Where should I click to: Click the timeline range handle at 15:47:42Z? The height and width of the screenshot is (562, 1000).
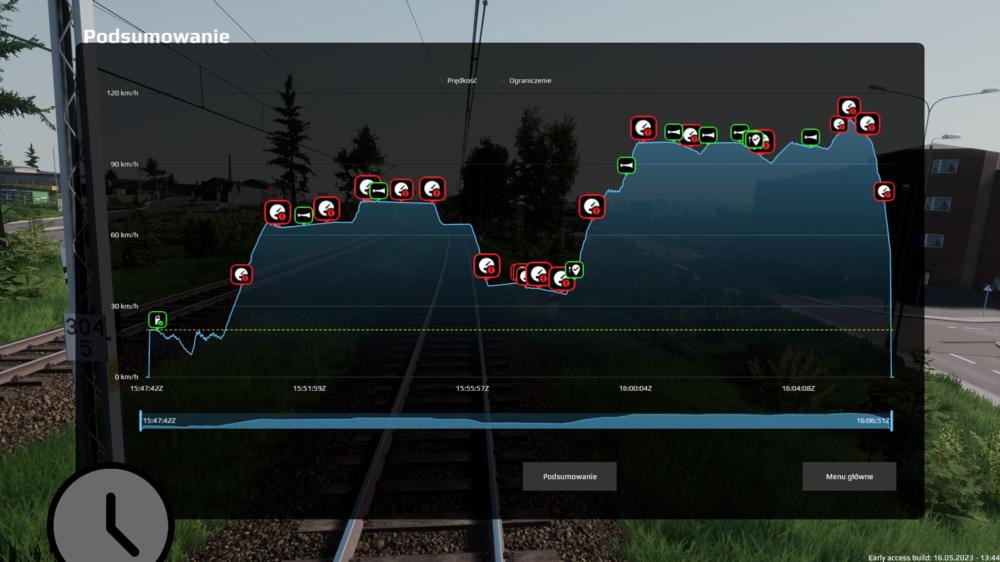[141, 421]
